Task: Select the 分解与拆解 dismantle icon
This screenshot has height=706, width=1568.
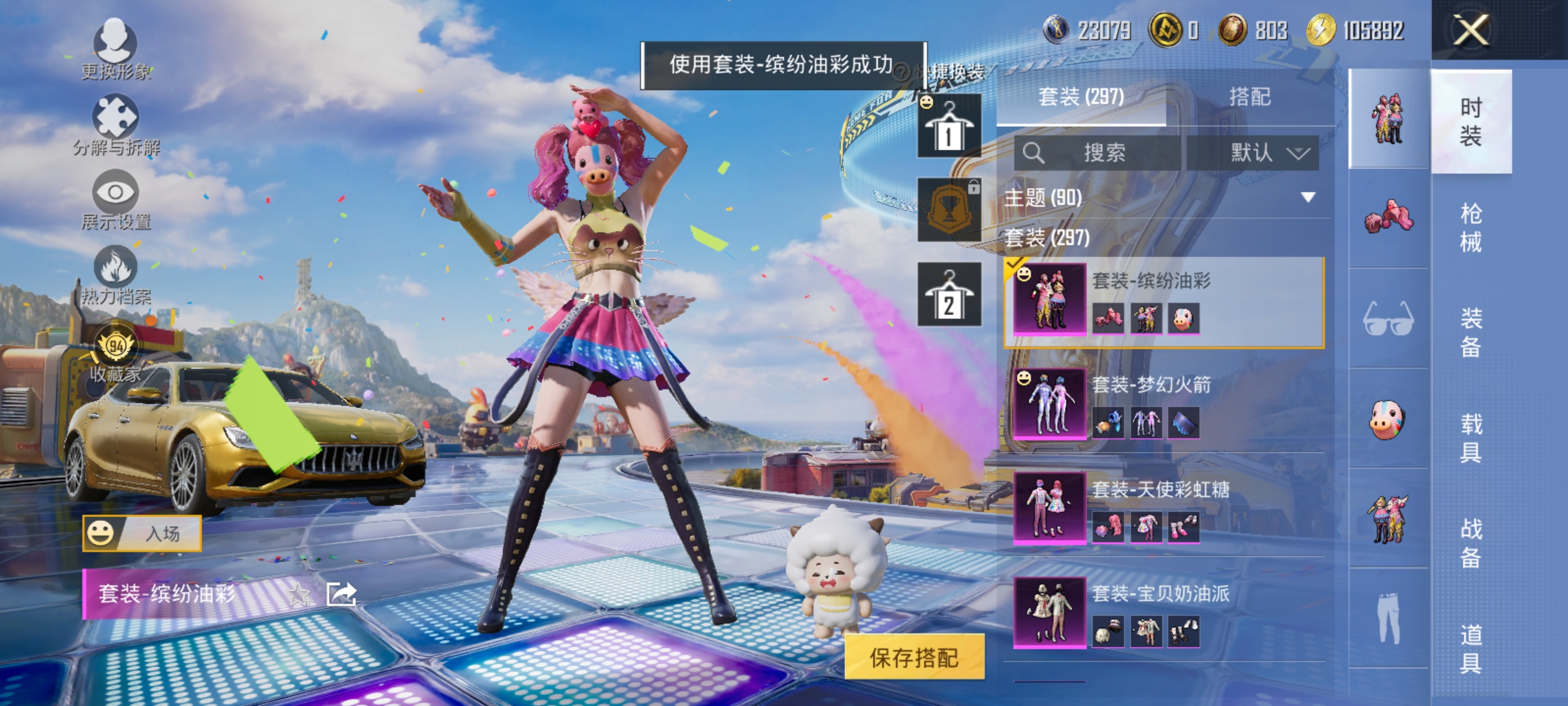Action: point(116,127)
